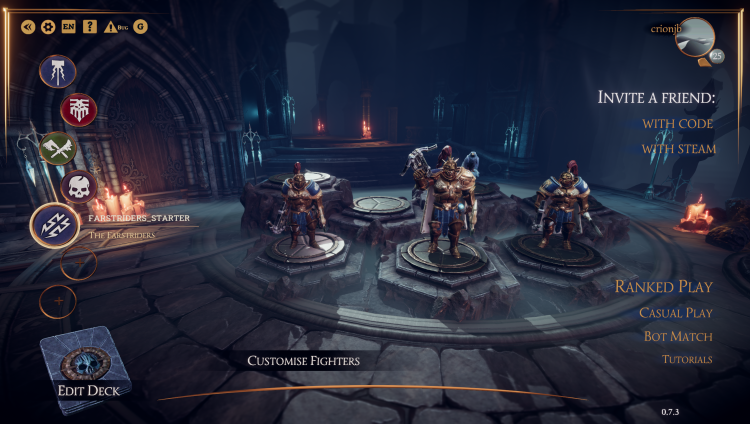Click the round G icon

point(140,26)
